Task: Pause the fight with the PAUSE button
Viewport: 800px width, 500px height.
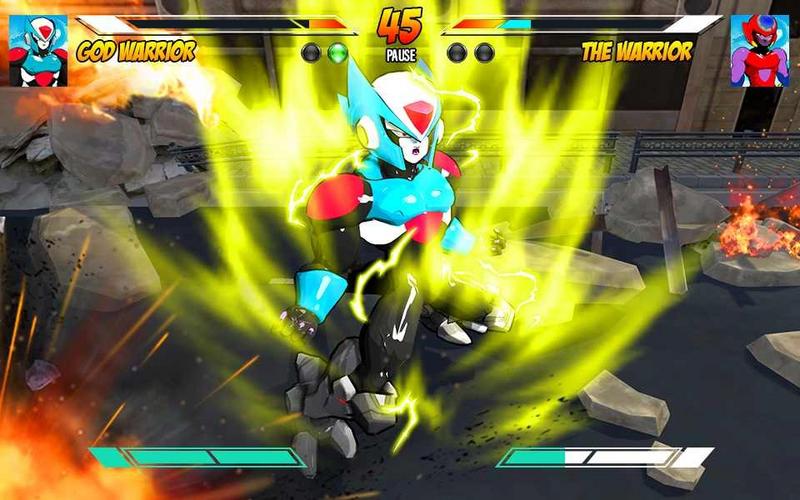Action: (400, 56)
